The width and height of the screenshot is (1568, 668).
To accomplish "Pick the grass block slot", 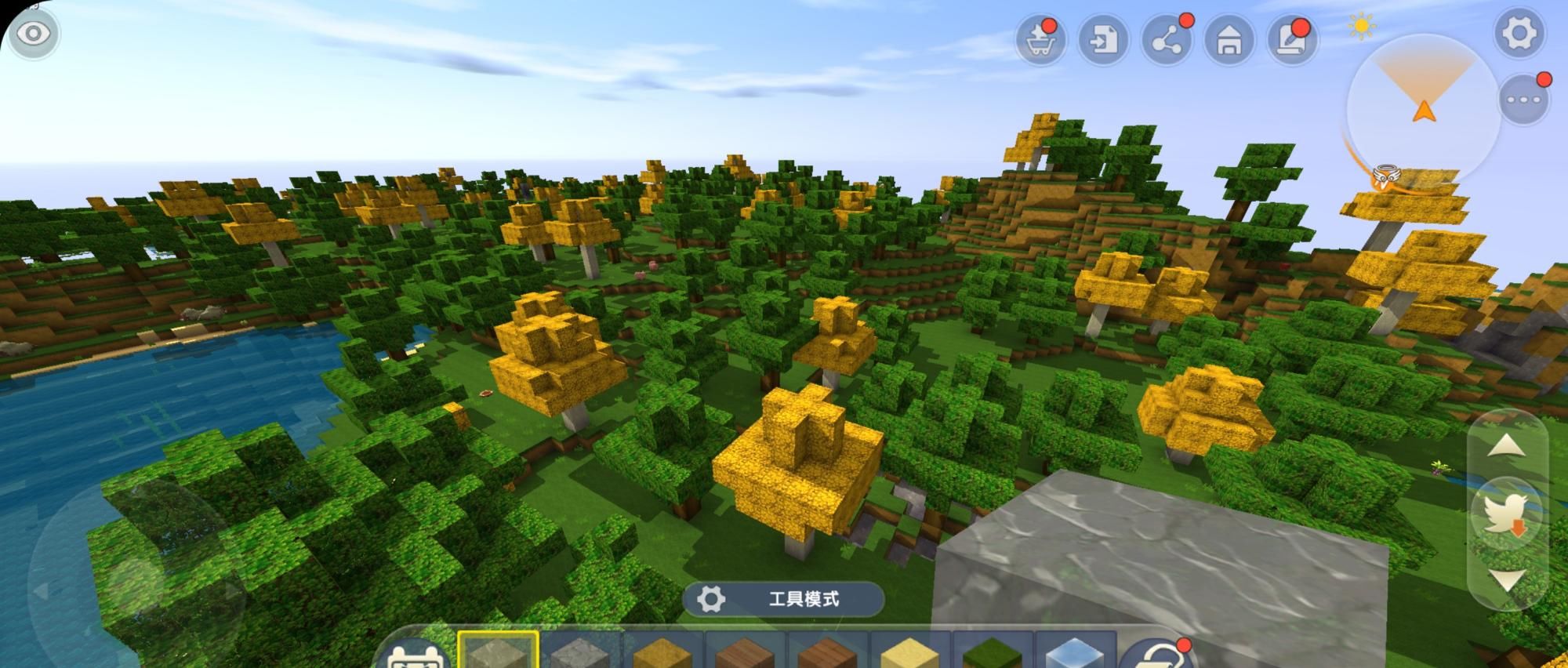I will [992, 652].
